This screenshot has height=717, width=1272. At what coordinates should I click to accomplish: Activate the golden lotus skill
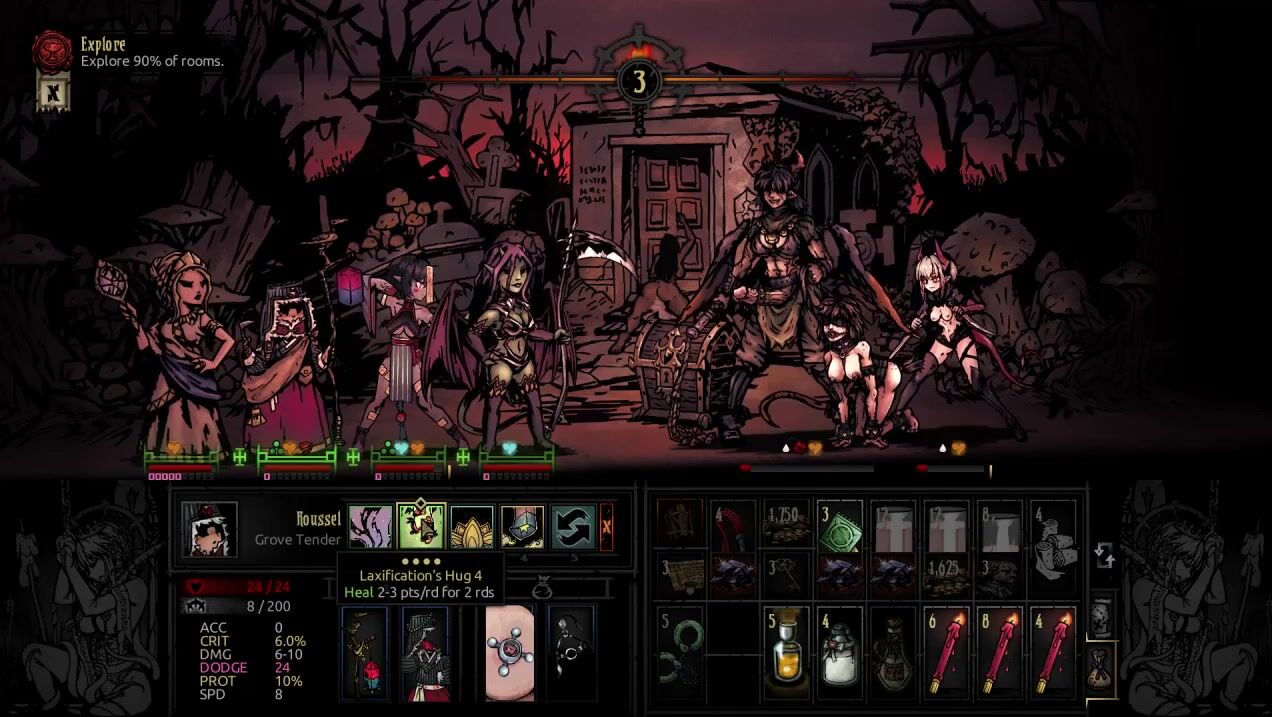[472, 527]
